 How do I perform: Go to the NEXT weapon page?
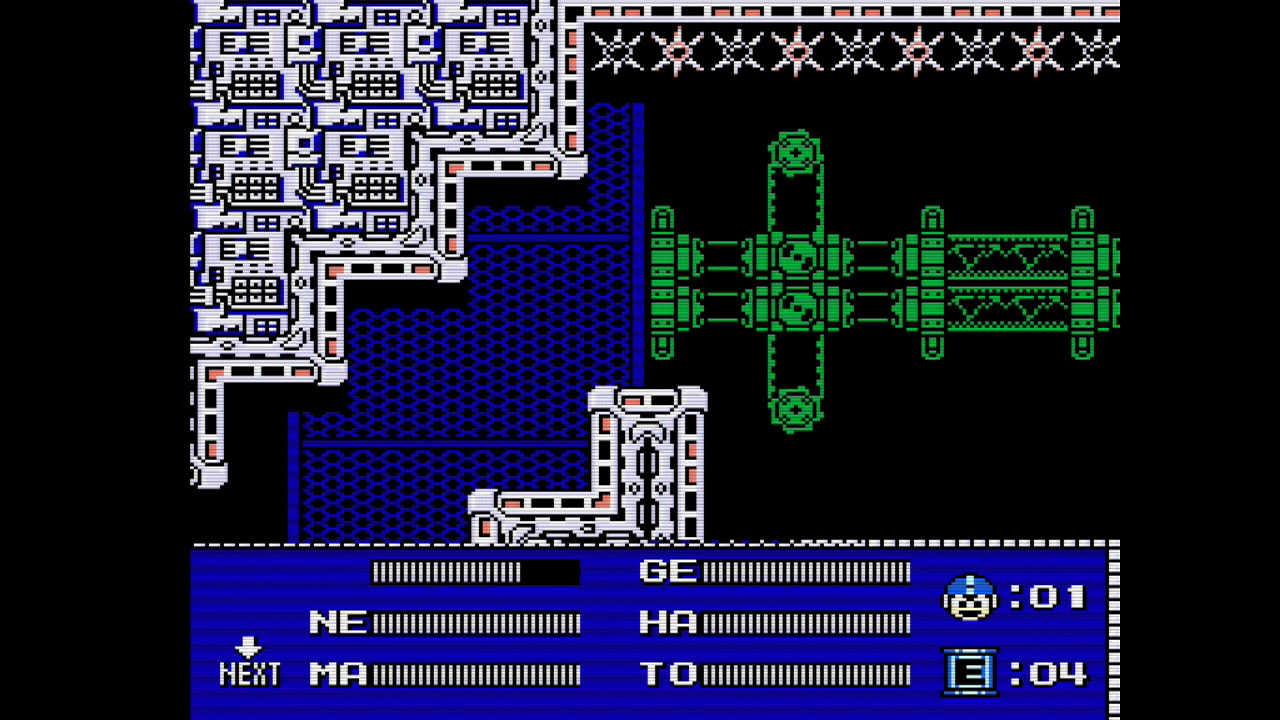click(249, 664)
